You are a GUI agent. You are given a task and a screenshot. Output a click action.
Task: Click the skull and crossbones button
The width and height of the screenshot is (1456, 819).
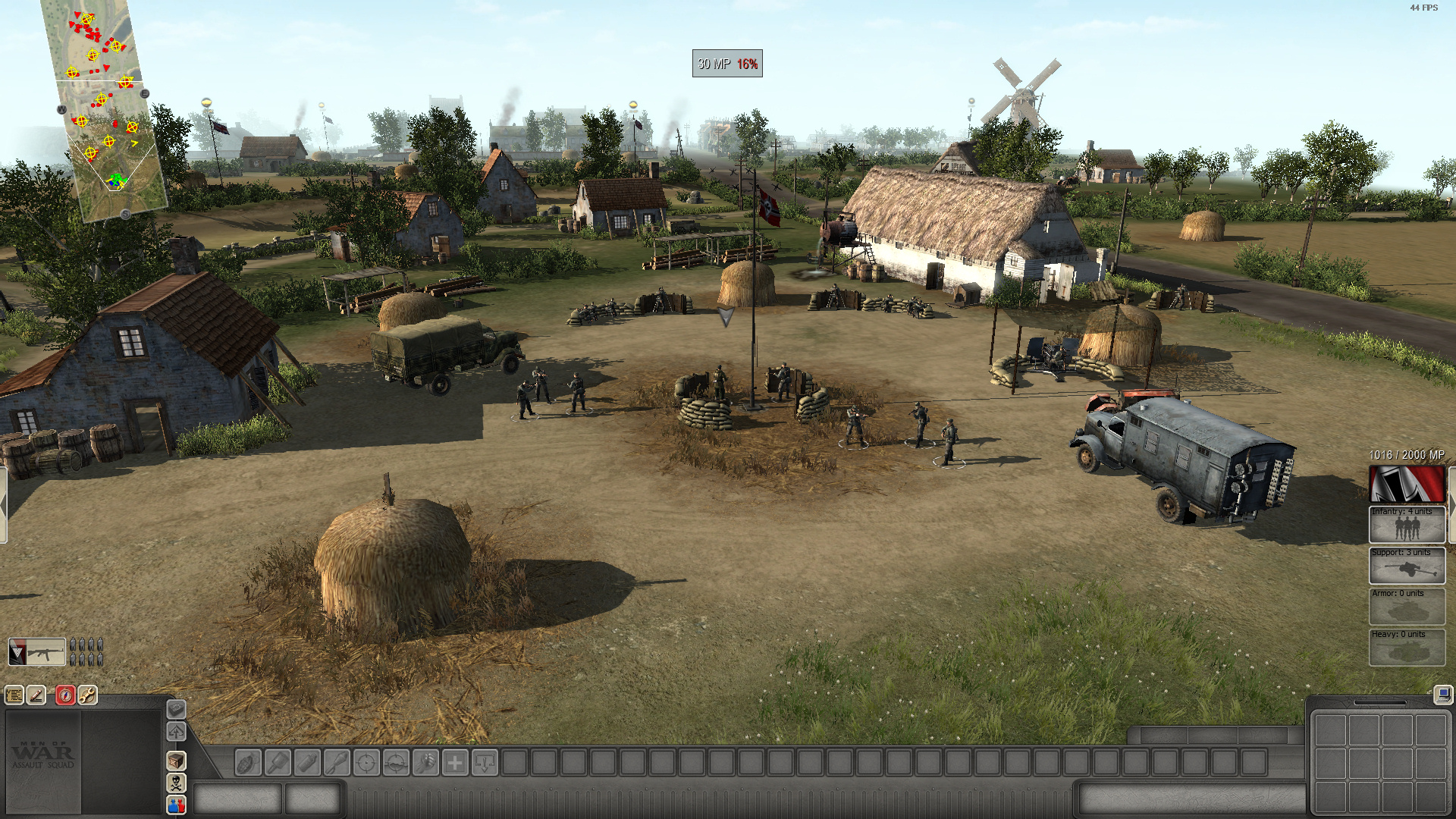pyautogui.click(x=176, y=783)
